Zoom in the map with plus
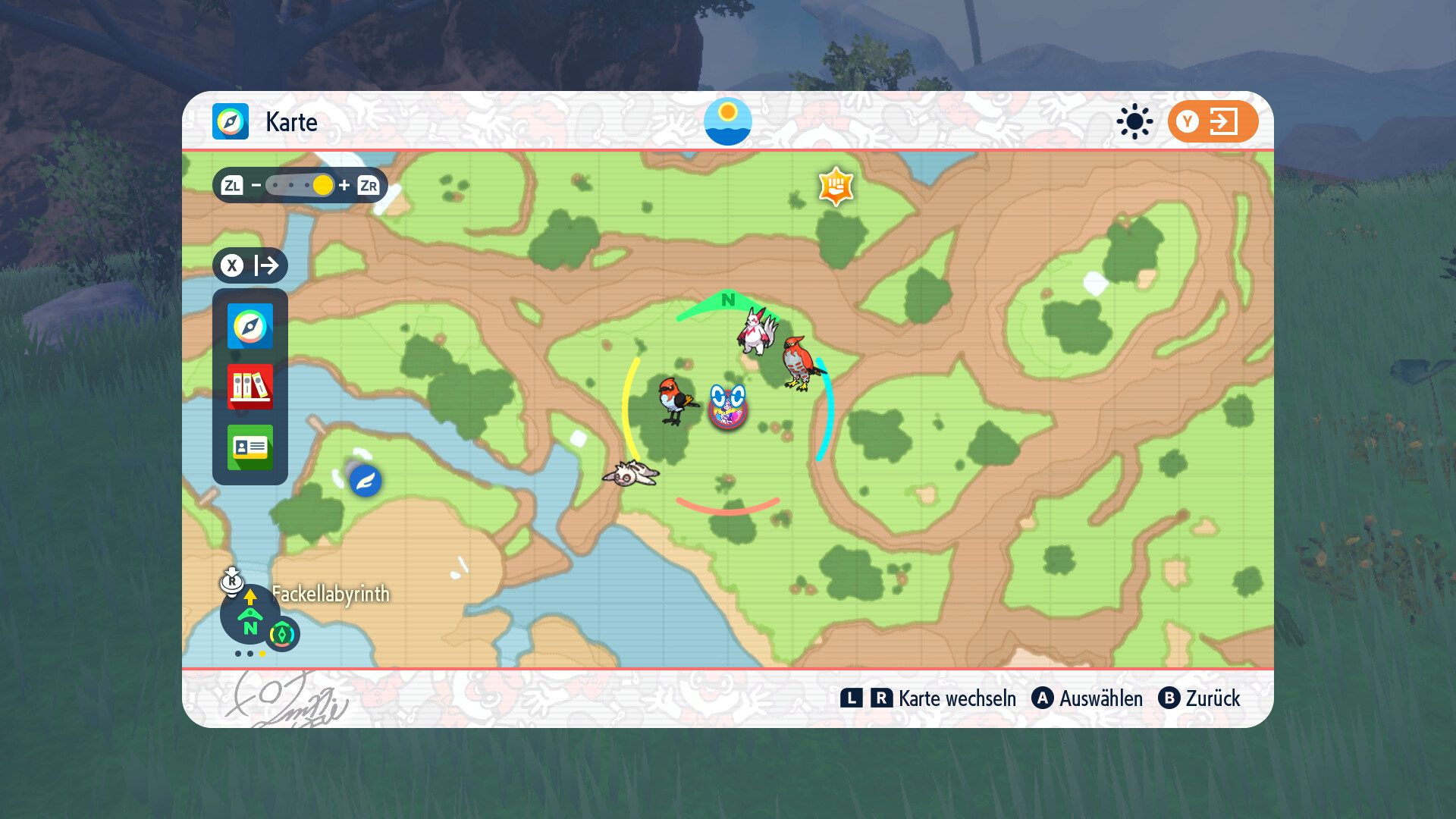This screenshot has width=1456, height=819. 344,186
